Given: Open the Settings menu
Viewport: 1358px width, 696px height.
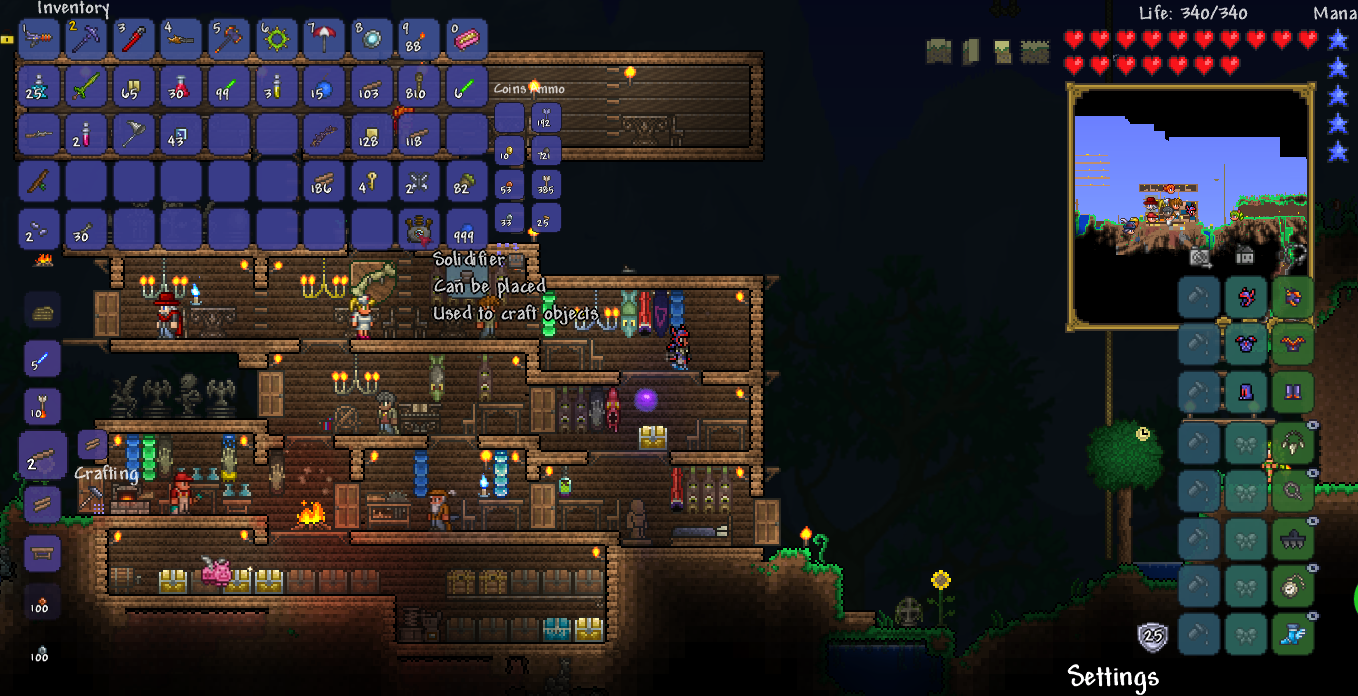Looking at the screenshot, I should 1113,677.
